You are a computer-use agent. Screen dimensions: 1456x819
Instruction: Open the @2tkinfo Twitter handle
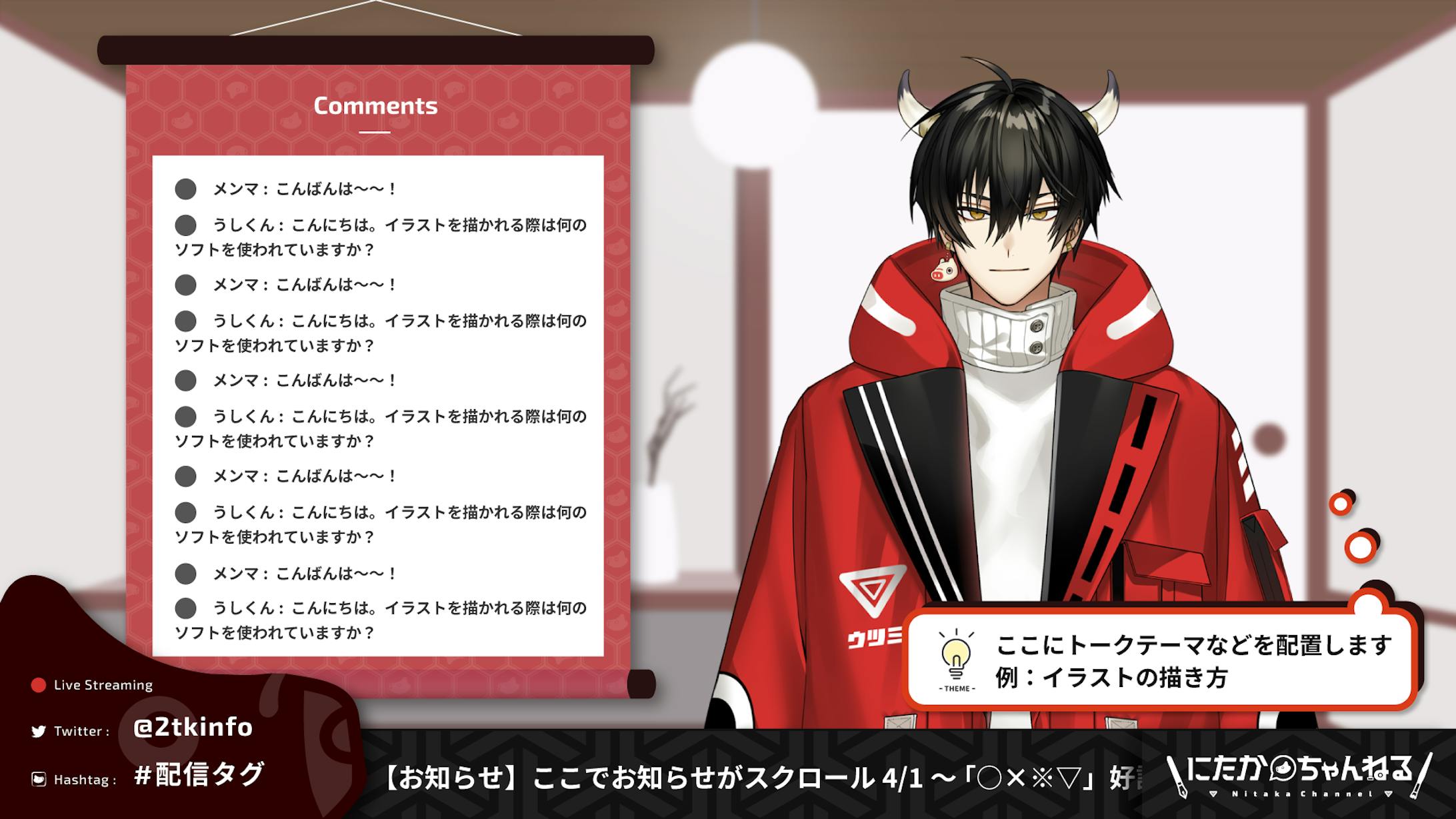tap(193, 727)
